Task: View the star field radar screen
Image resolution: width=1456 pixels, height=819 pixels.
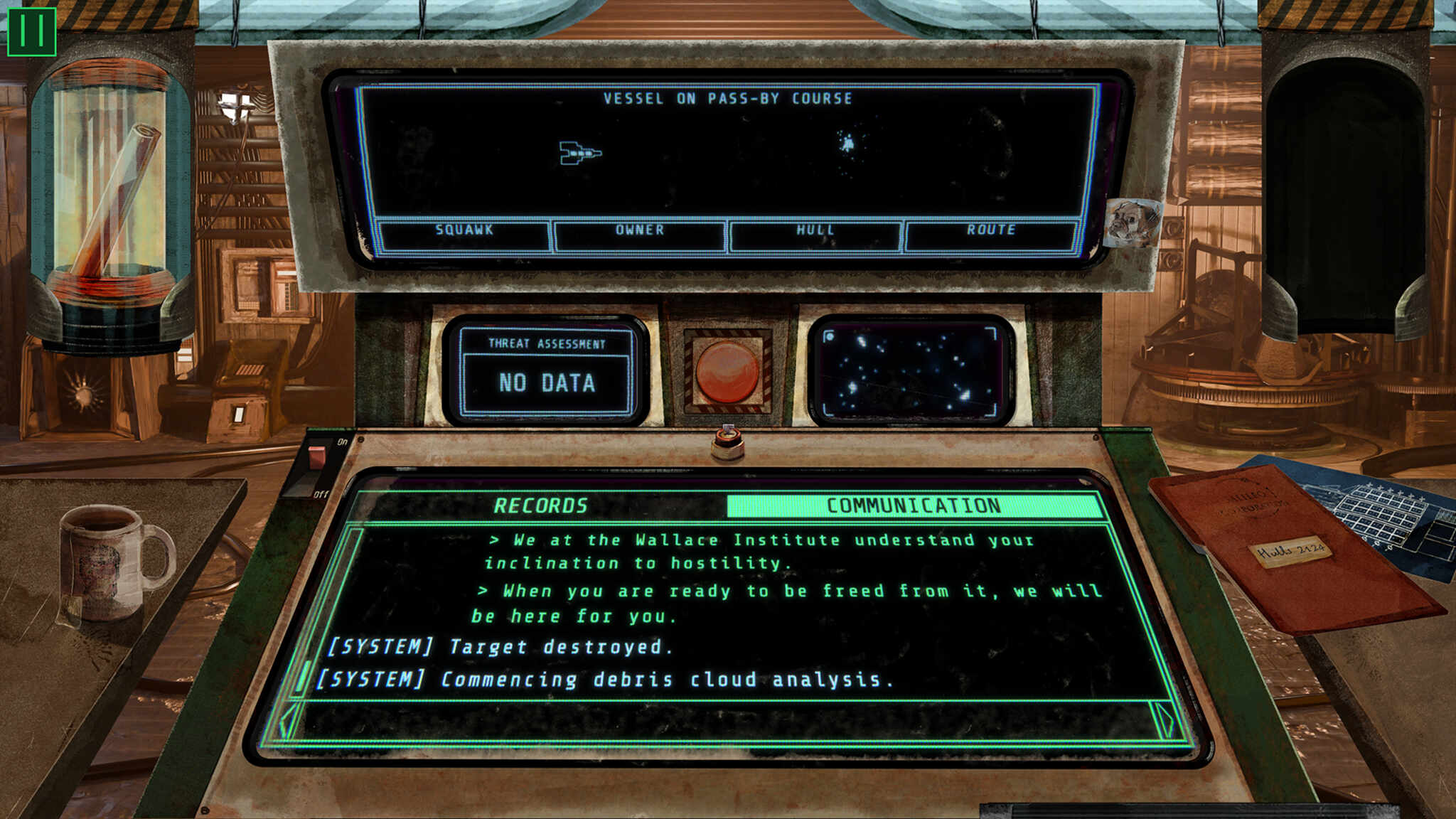Action: (911, 371)
